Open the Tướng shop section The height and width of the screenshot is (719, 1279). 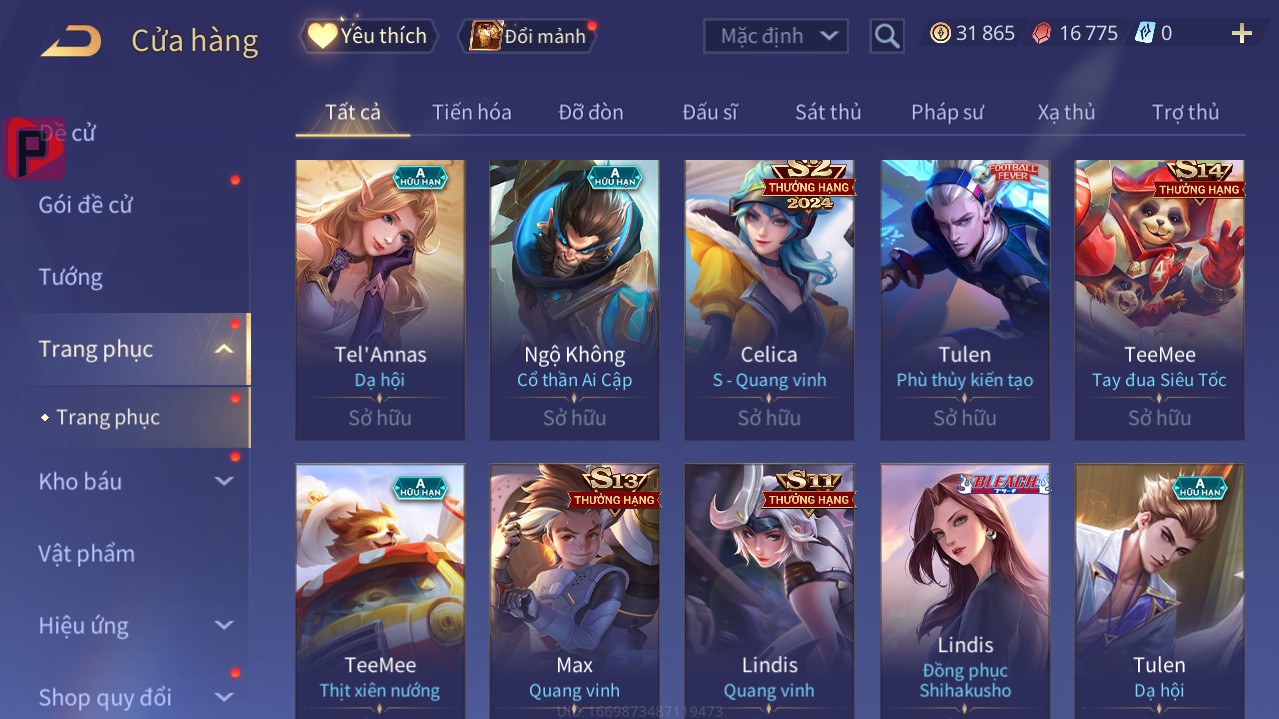71,277
